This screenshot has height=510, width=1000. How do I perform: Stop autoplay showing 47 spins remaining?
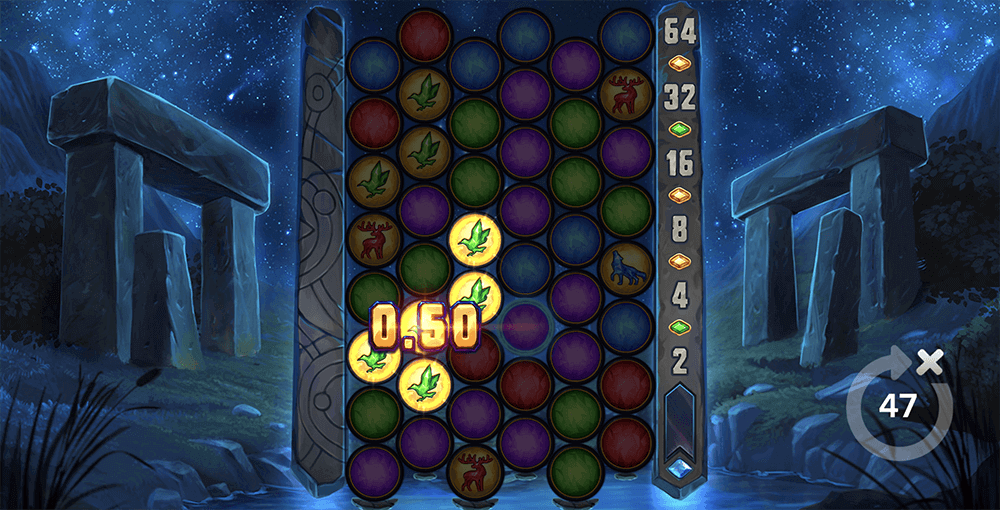pos(896,405)
